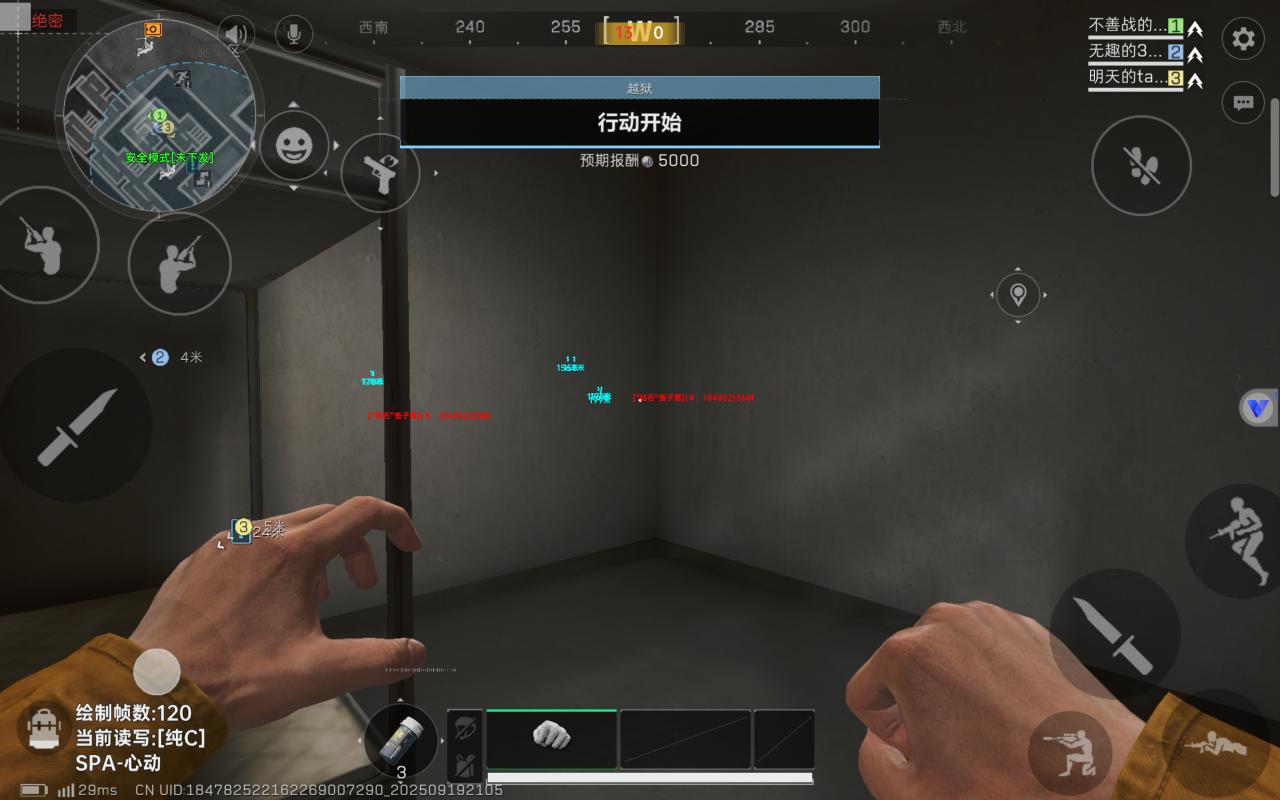Select the grenade slot showing 3
1280x800 pixels.
pos(401,742)
